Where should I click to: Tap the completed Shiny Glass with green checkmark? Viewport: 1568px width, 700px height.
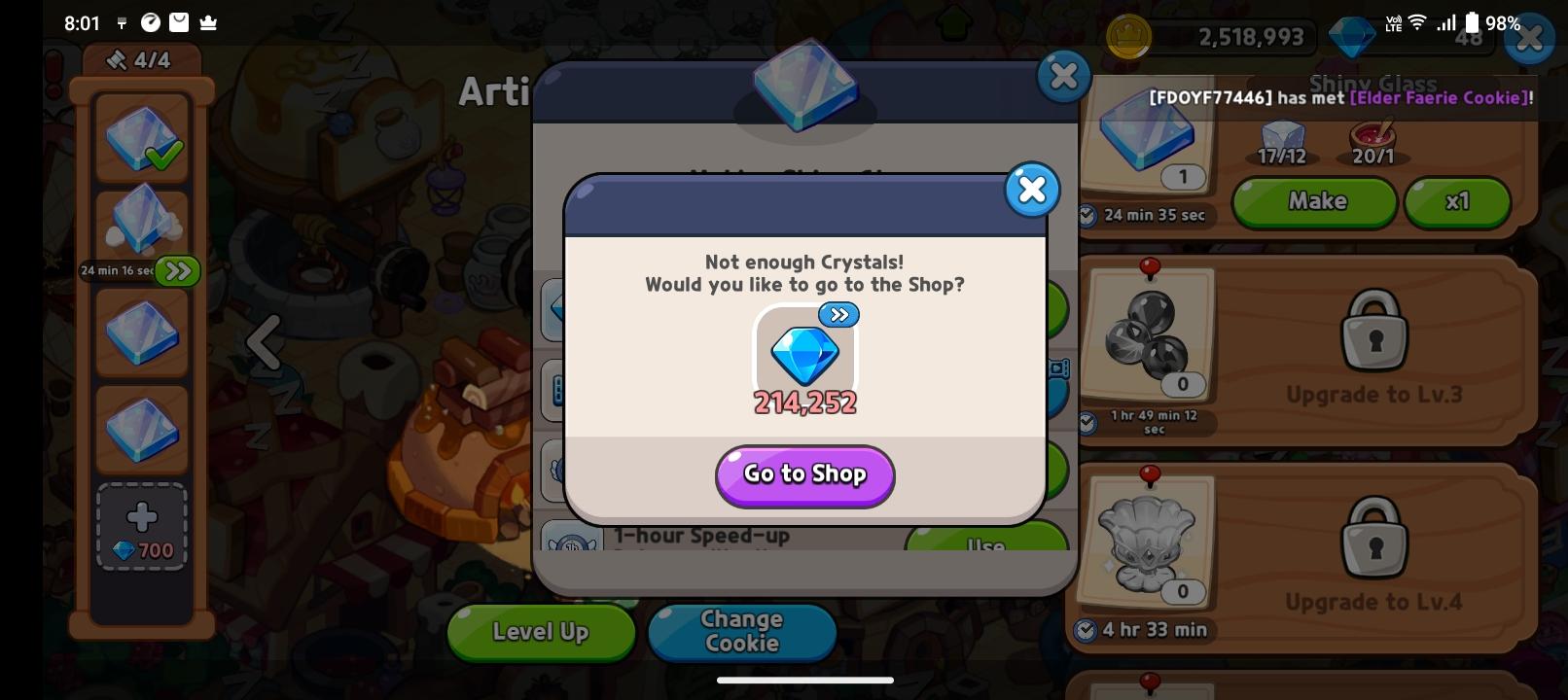click(141, 139)
